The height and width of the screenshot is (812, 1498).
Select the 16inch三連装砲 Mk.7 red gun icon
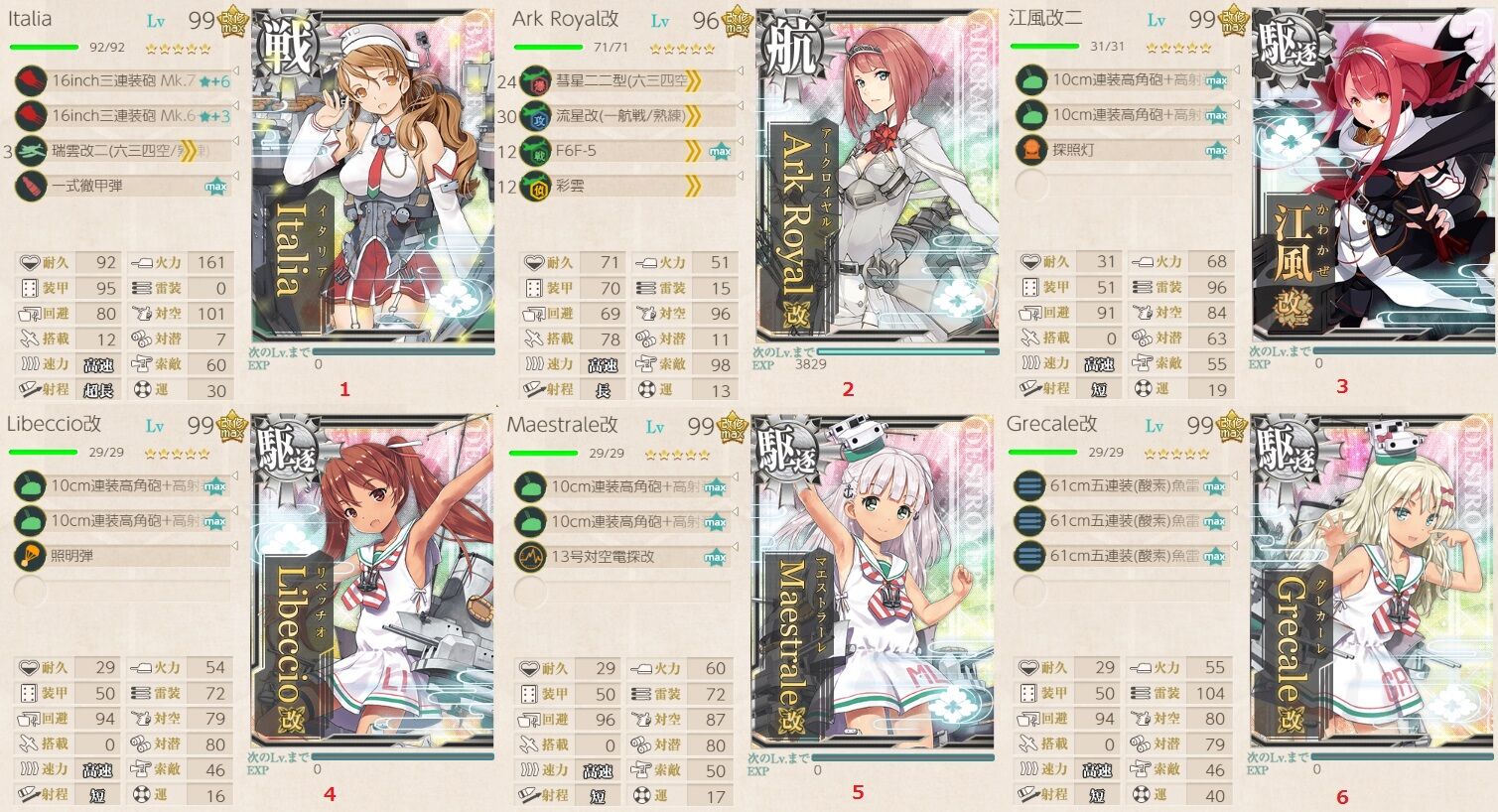pos(30,80)
